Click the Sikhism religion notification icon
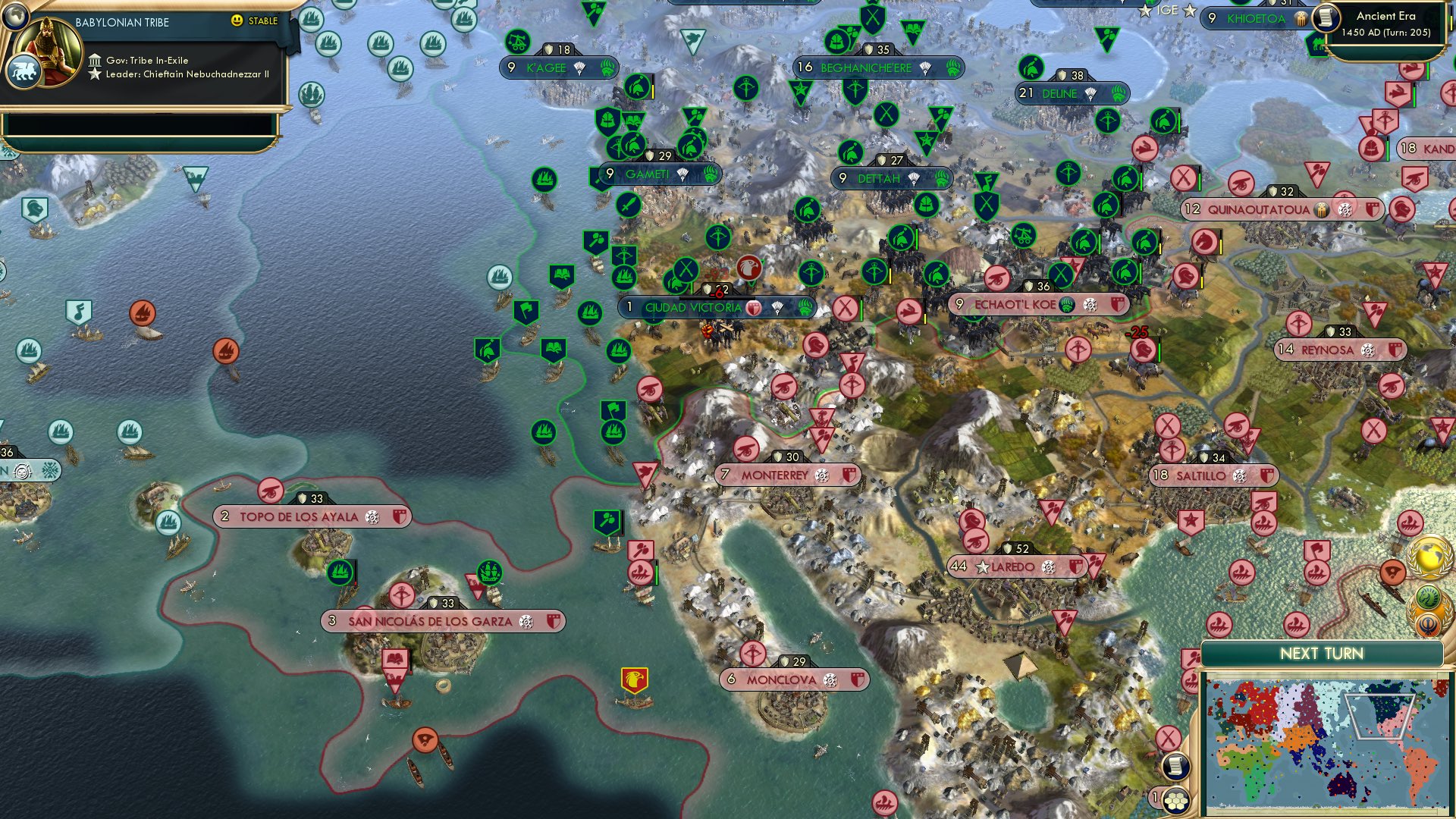The height and width of the screenshot is (819, 1456). point(1427,624)
